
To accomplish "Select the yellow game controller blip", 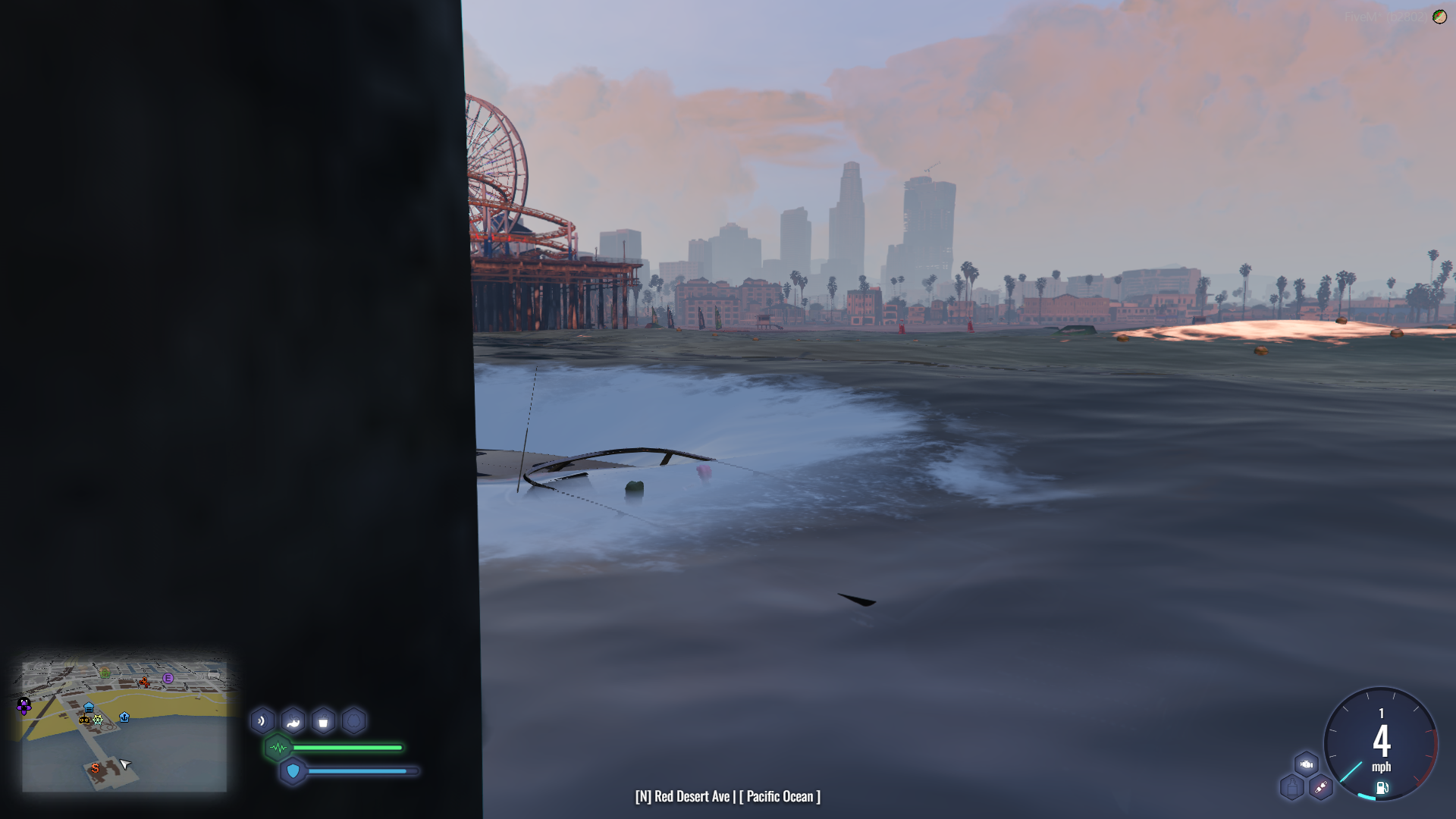I will point(84,719).
